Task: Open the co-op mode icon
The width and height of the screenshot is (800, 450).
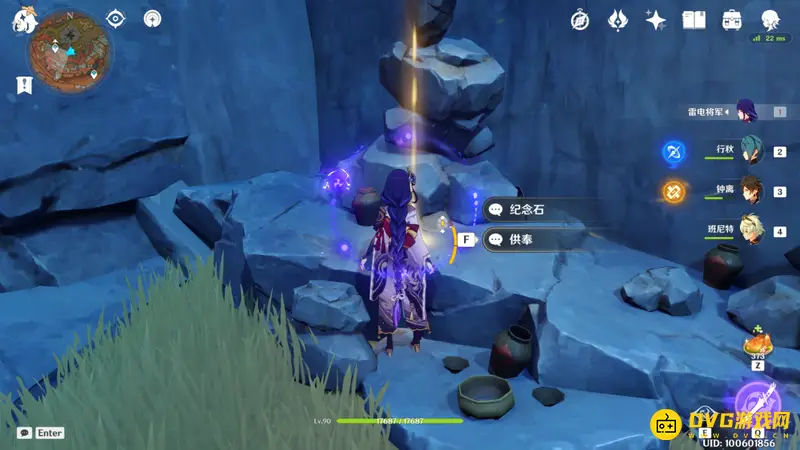Action: coord(152,18)
